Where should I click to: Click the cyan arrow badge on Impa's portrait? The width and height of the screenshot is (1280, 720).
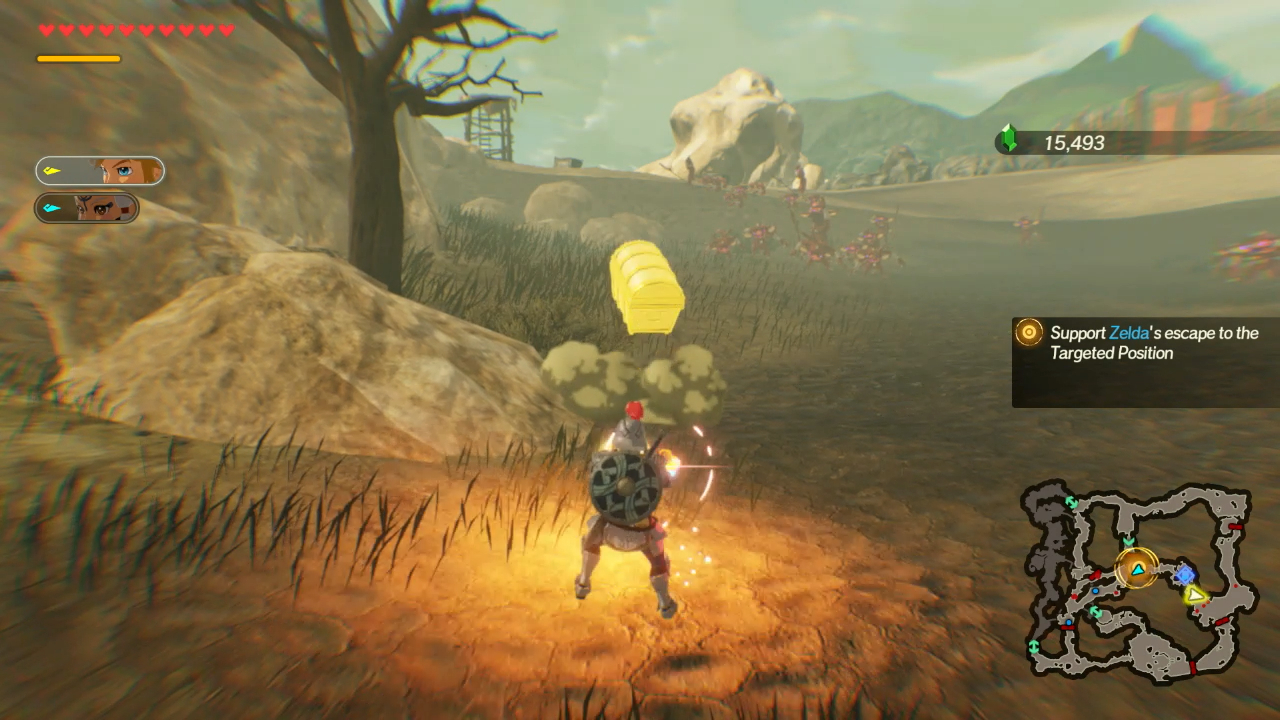51,208
